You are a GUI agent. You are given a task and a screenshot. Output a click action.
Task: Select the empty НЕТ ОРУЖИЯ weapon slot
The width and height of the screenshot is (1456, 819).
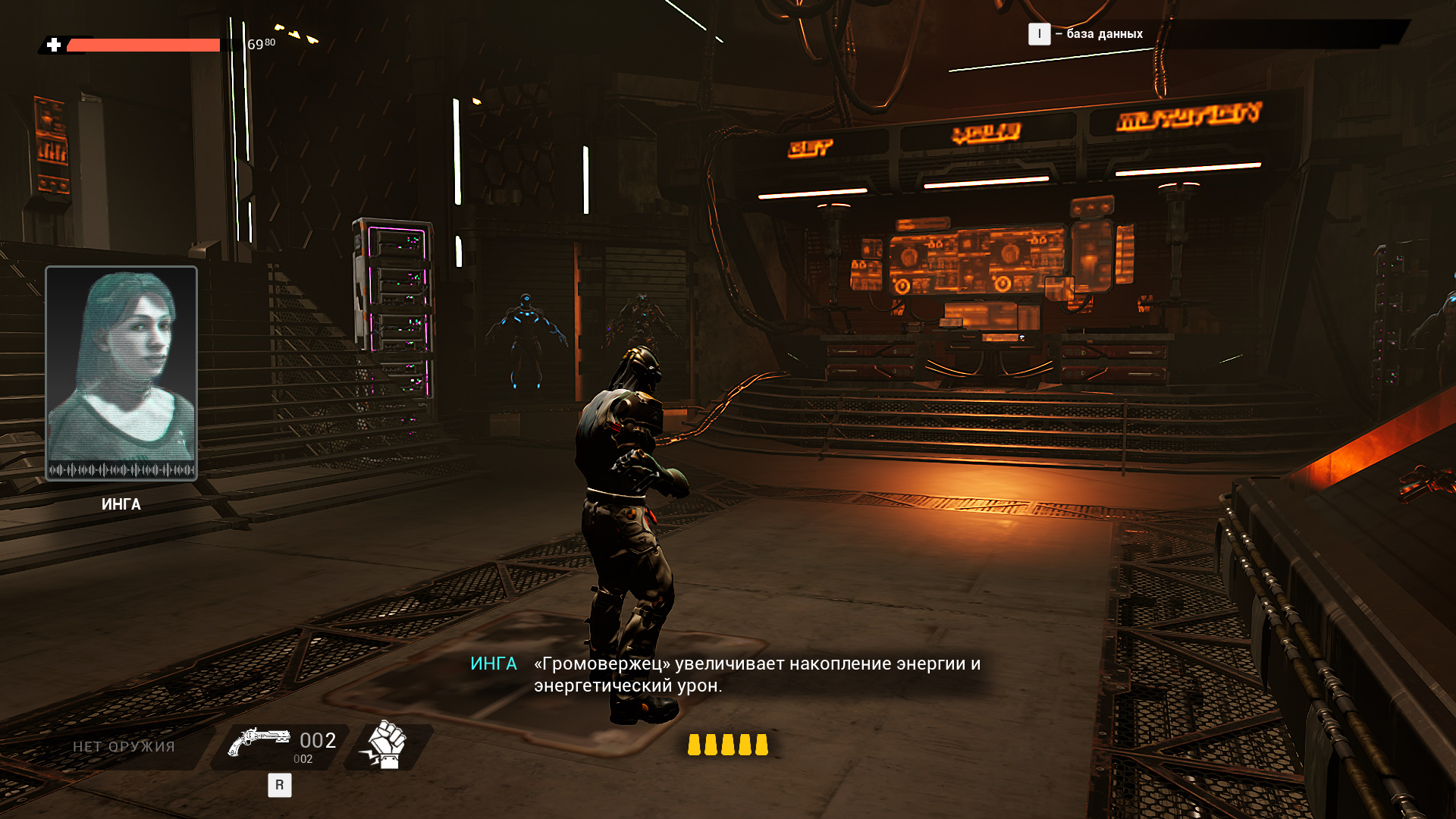(124, 747)
